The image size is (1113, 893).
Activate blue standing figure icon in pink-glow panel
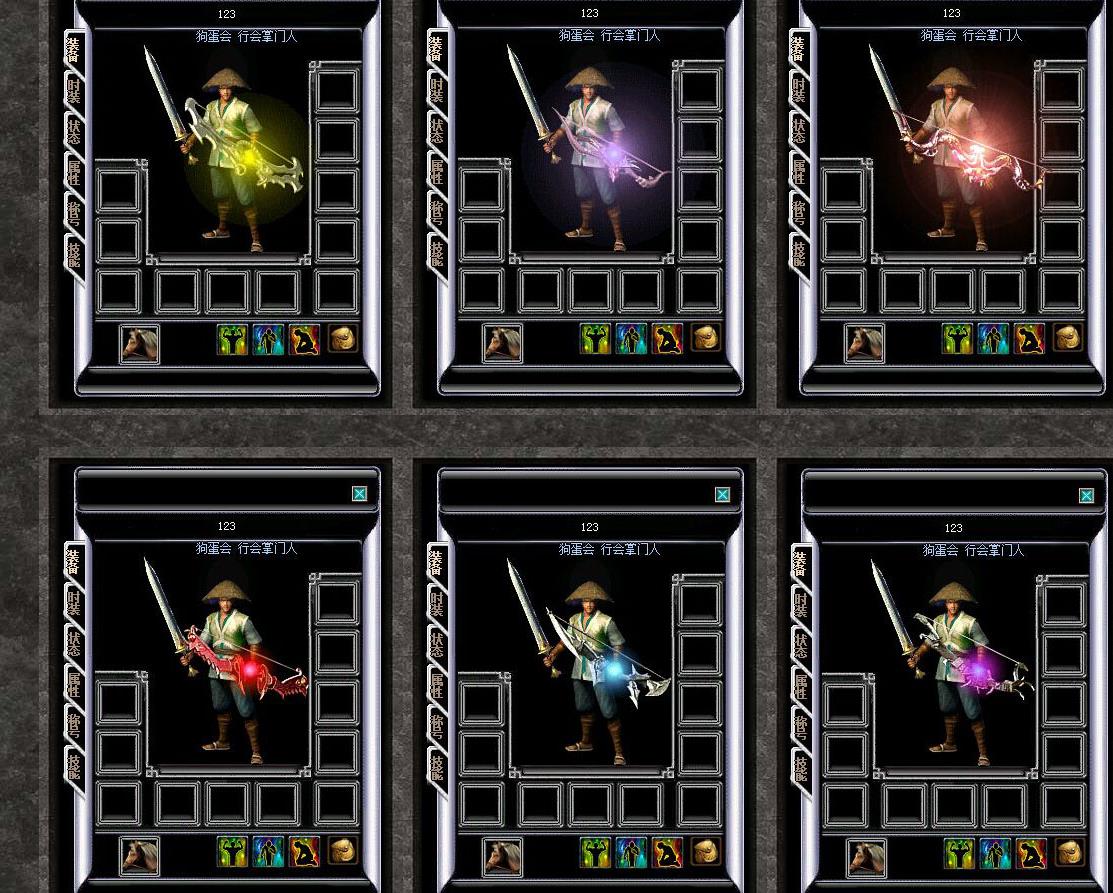coord(993,339)
